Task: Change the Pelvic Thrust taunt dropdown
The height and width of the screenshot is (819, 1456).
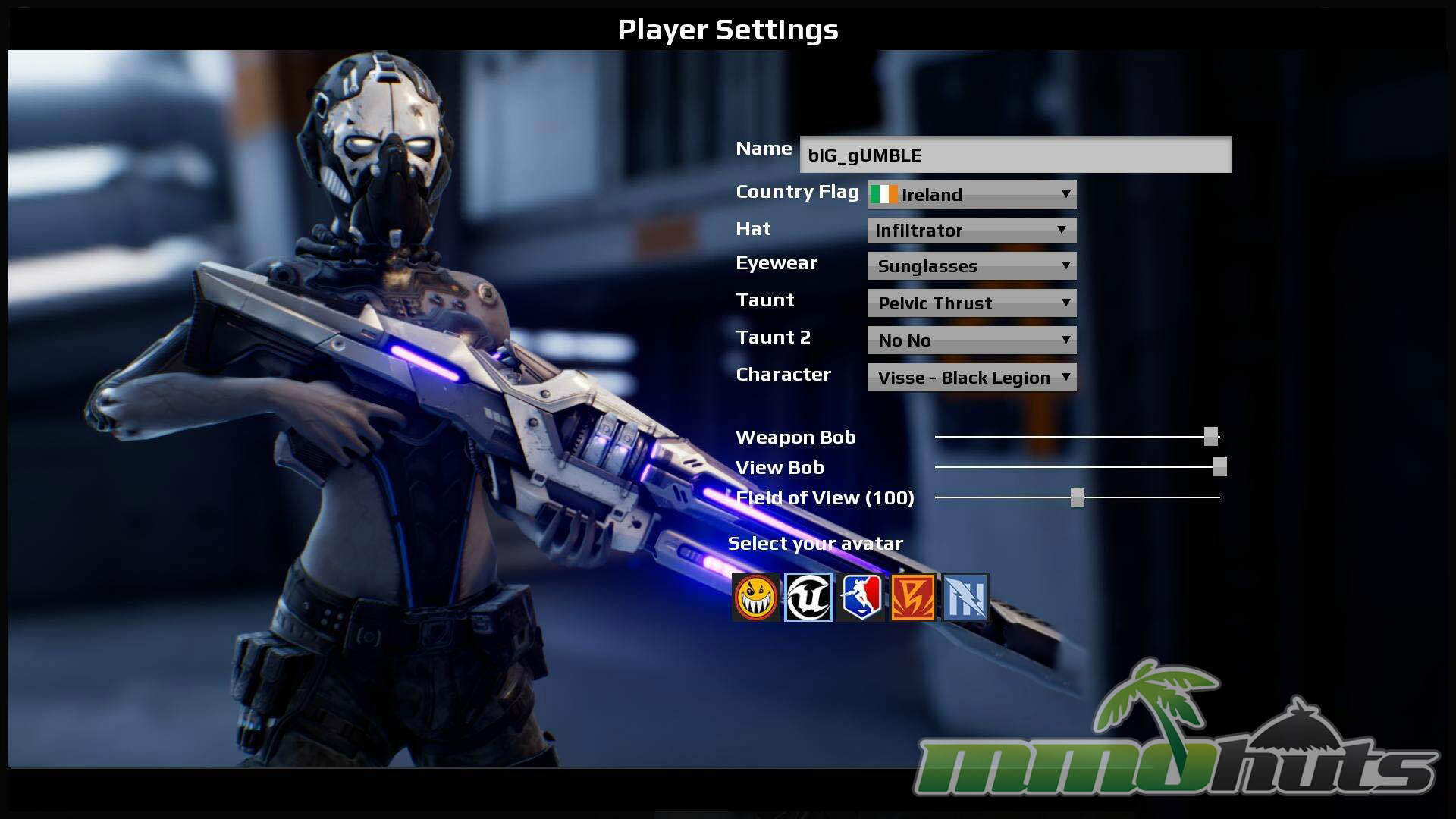Action: pos(971,303)
